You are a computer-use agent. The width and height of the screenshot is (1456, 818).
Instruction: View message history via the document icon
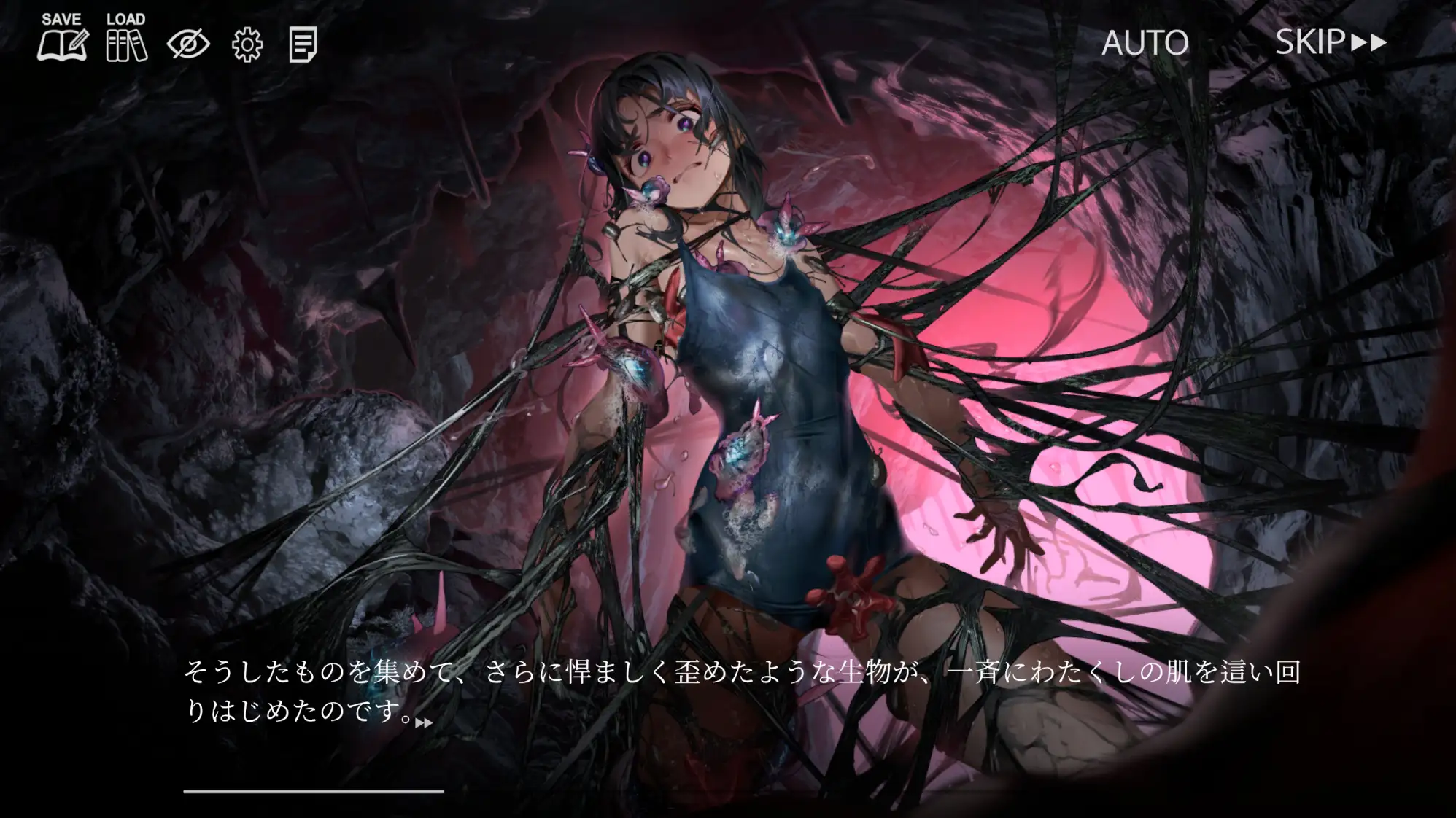tap(304, 45)
